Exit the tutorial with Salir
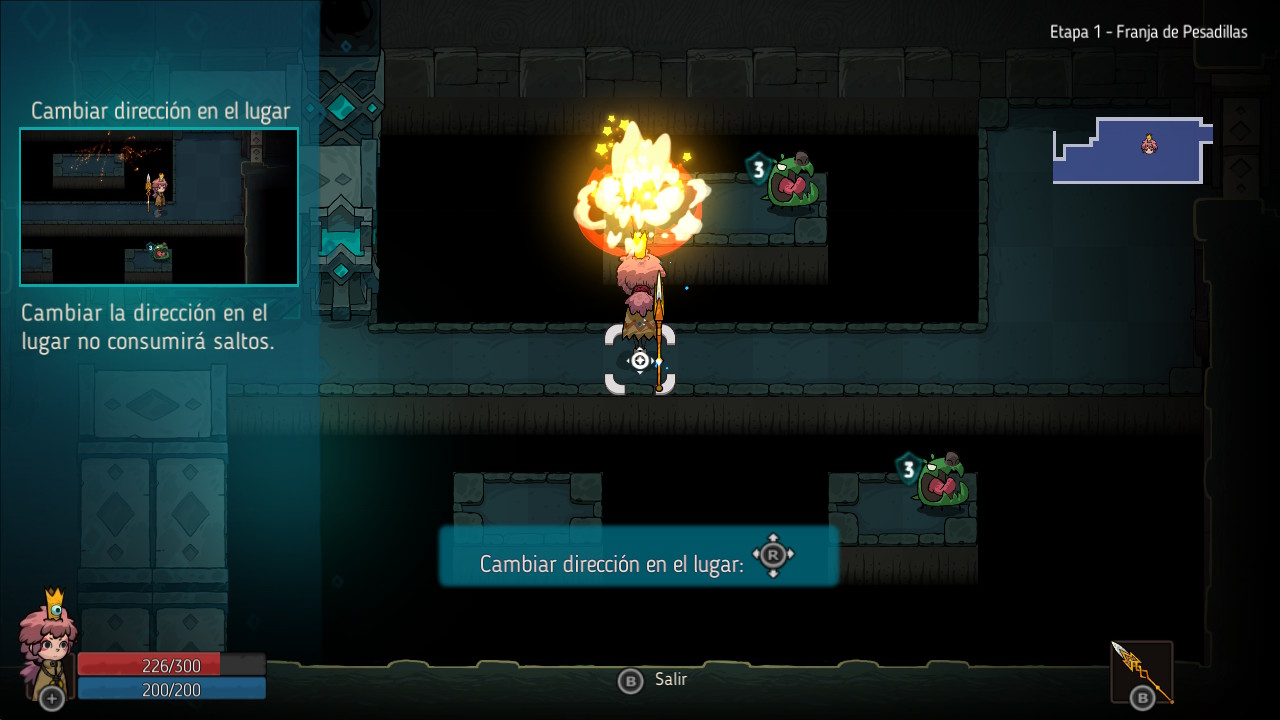 [655, 680]
